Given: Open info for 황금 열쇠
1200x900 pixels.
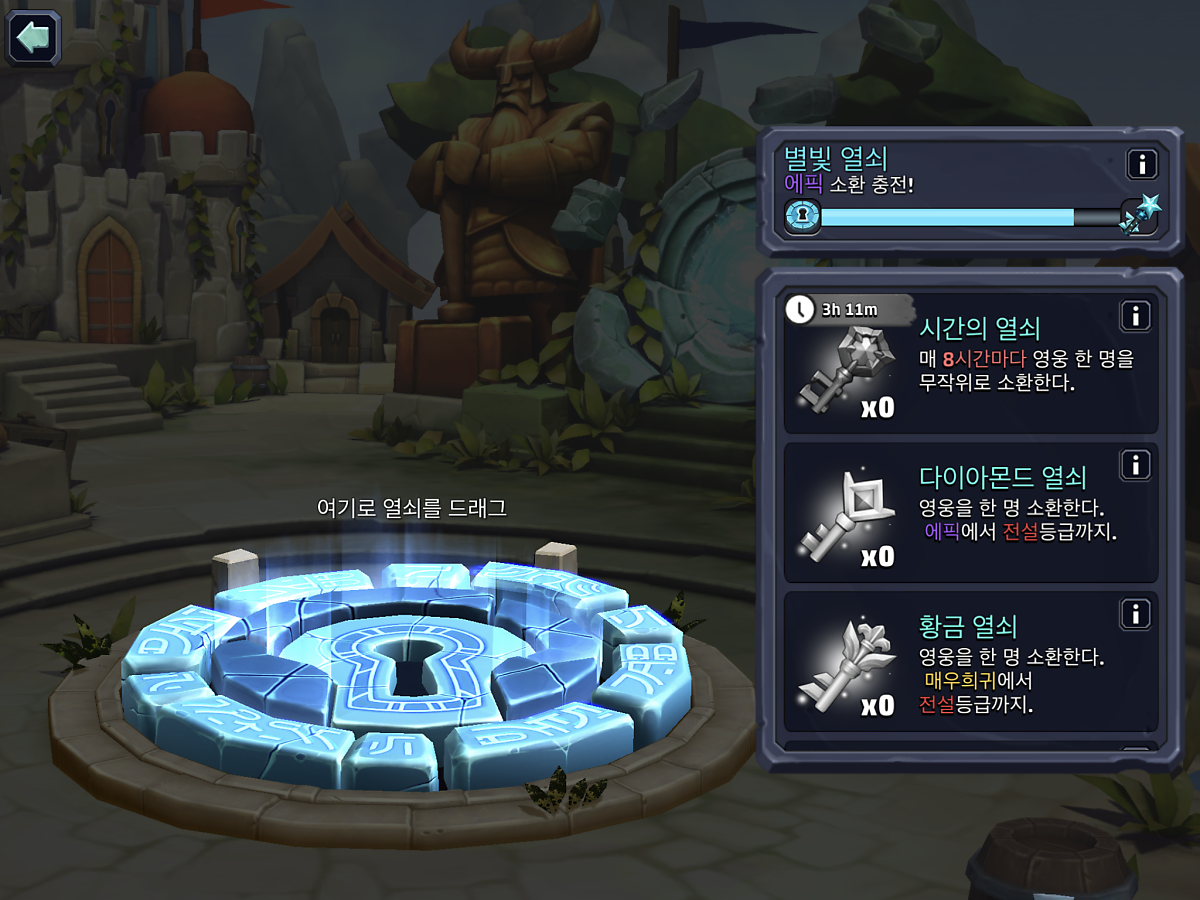Looking at the screenshot, I should (x=1135, y=614).
